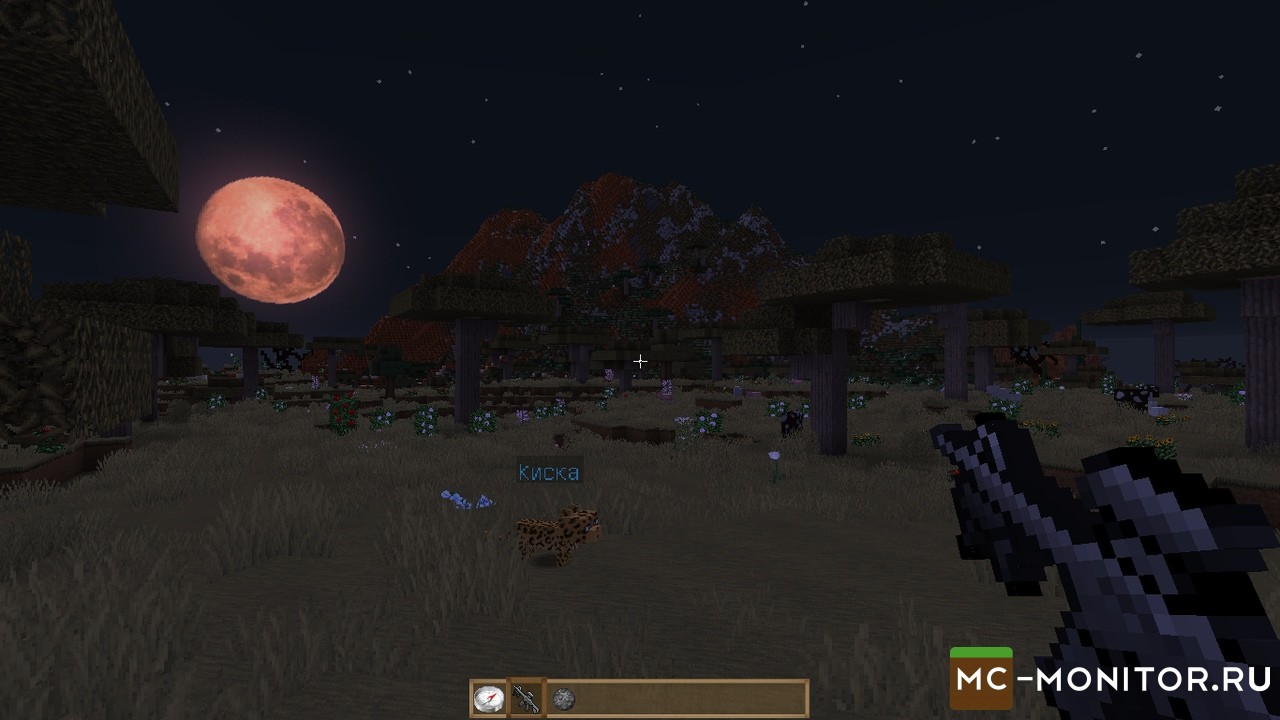Select the rifle in the hotbar
1280x720 pixels.
coord(526,698)
